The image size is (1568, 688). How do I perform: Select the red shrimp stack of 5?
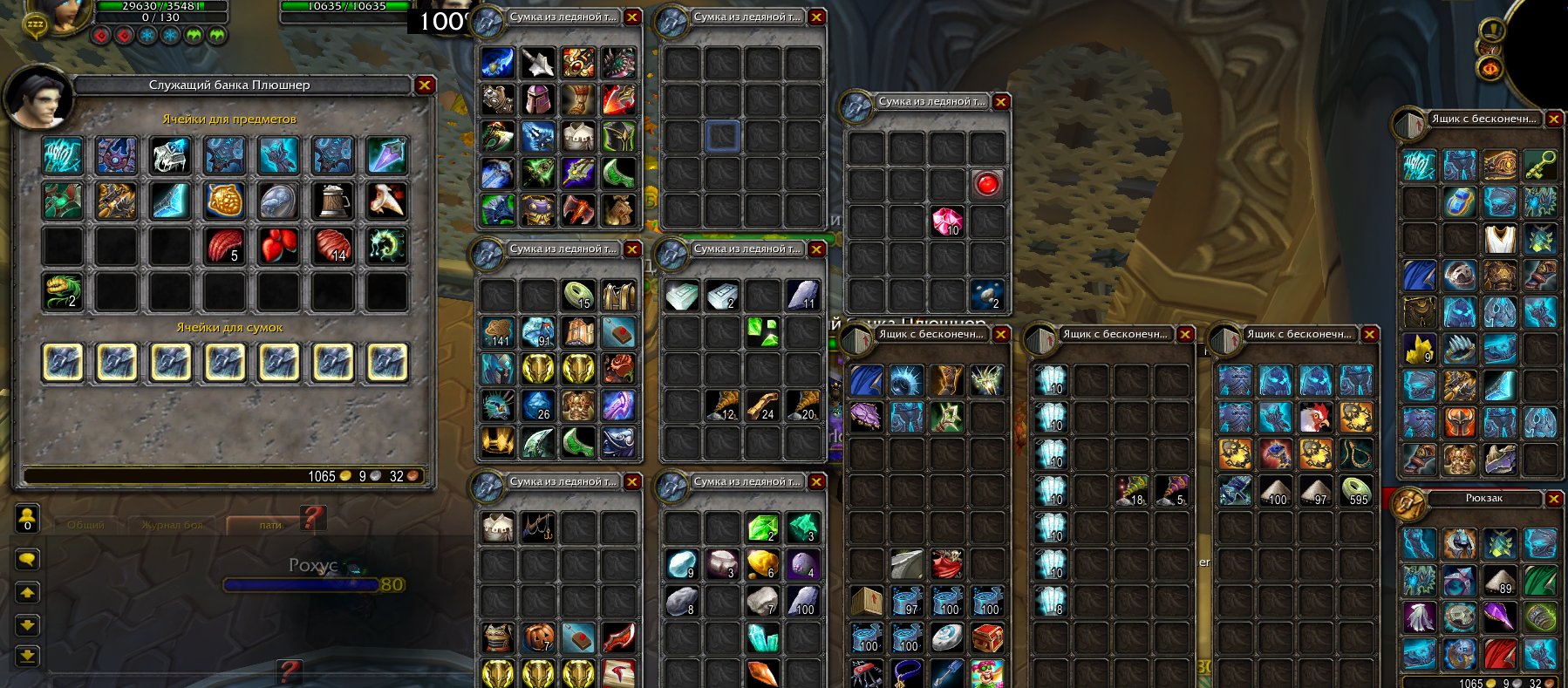pos(224,246)
